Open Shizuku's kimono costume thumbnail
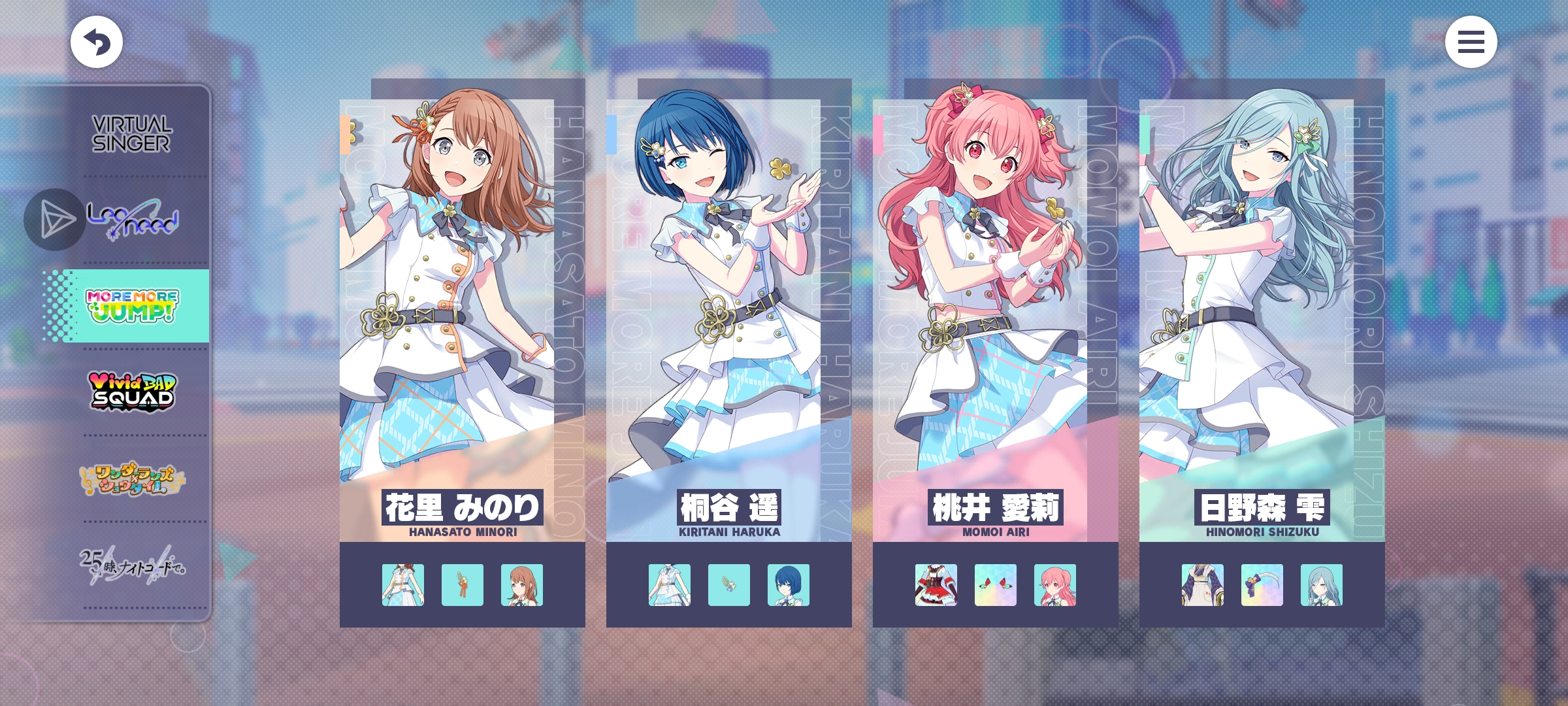The image size is (1568, 706). 1203,585
